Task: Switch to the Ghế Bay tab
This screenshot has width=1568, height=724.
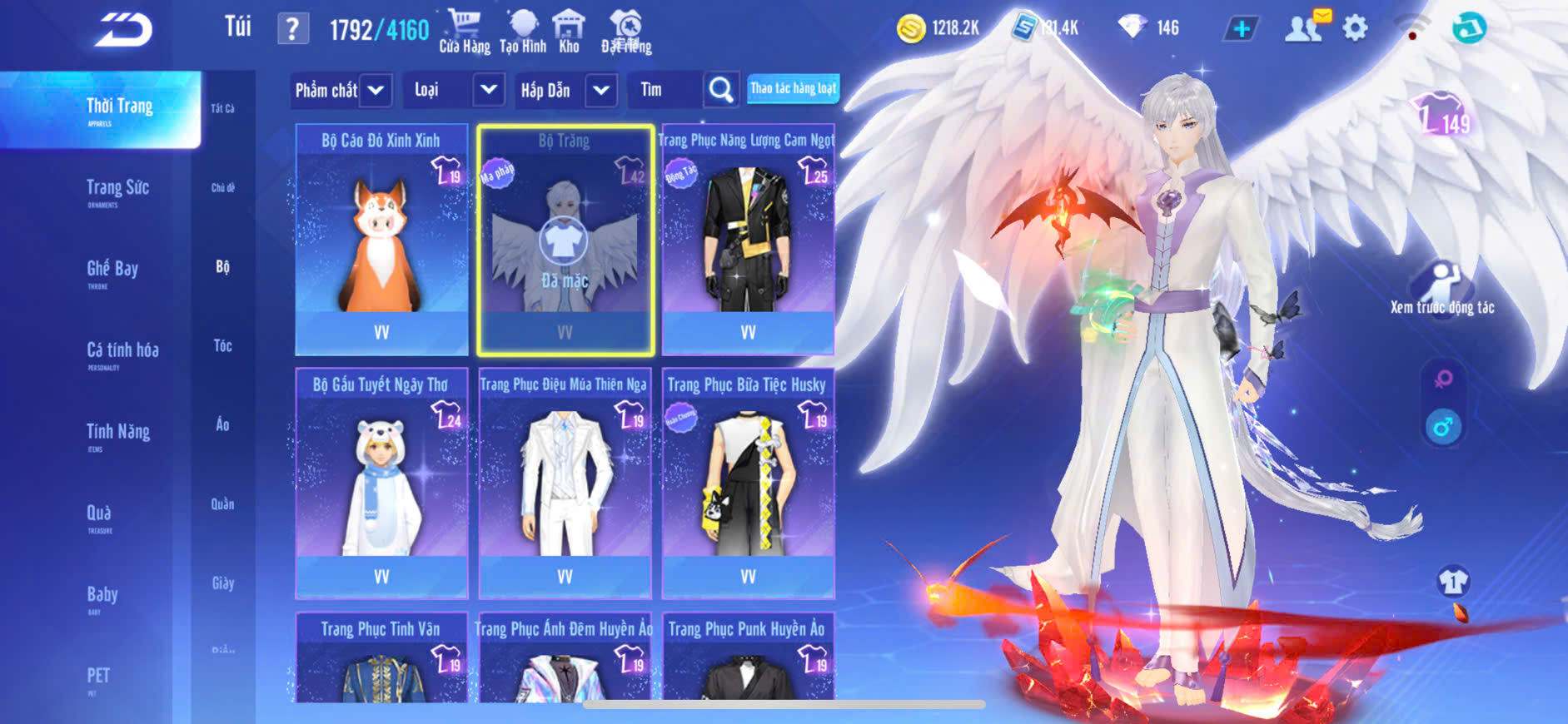Action: pos(112,269)
